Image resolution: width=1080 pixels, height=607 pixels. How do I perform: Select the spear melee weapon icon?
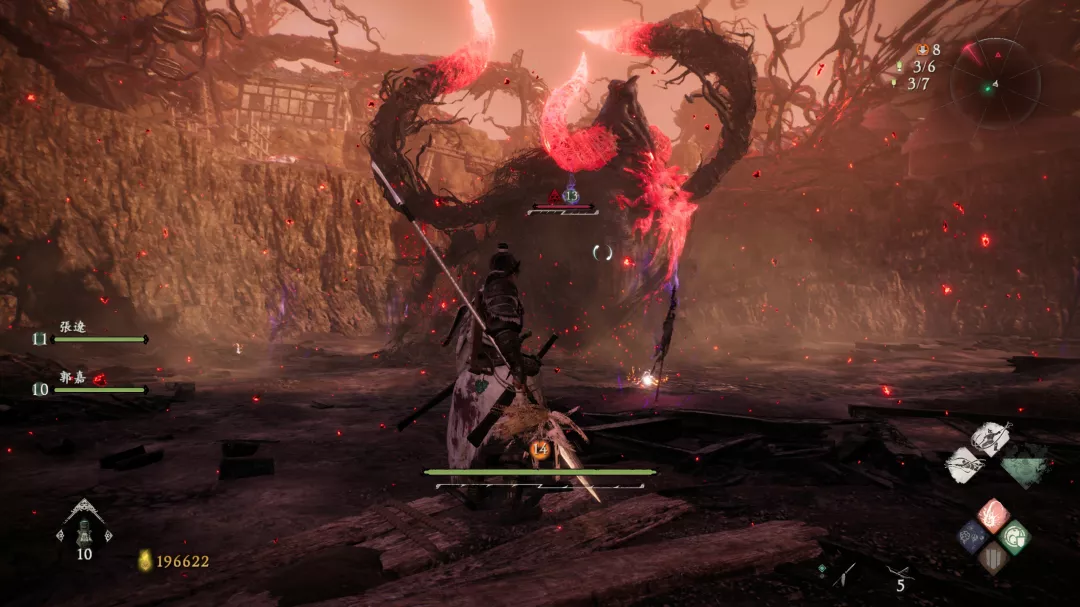[x=845, y=574]
